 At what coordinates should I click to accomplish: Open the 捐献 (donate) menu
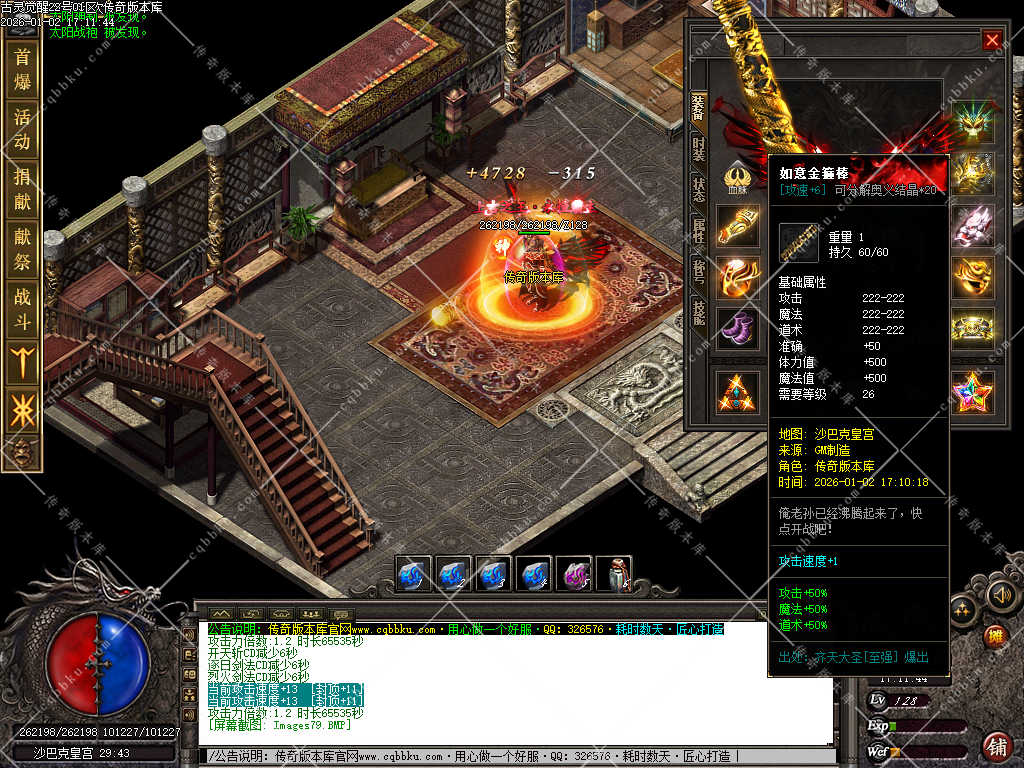(22, 189)
